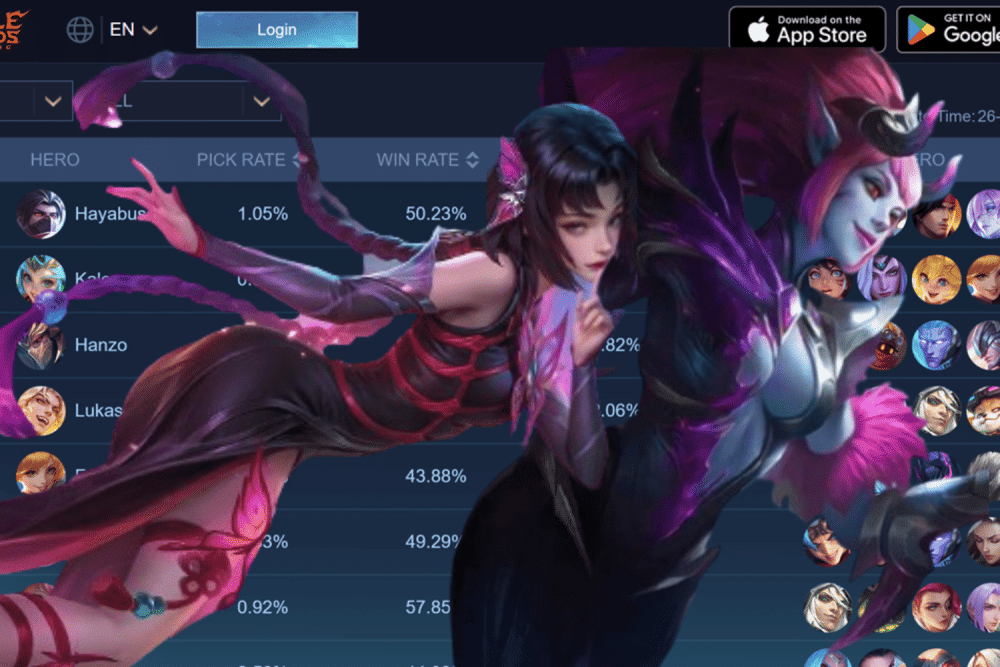Click the Mobile Legends logo
1000x667 pixels.
pos(14,28)
